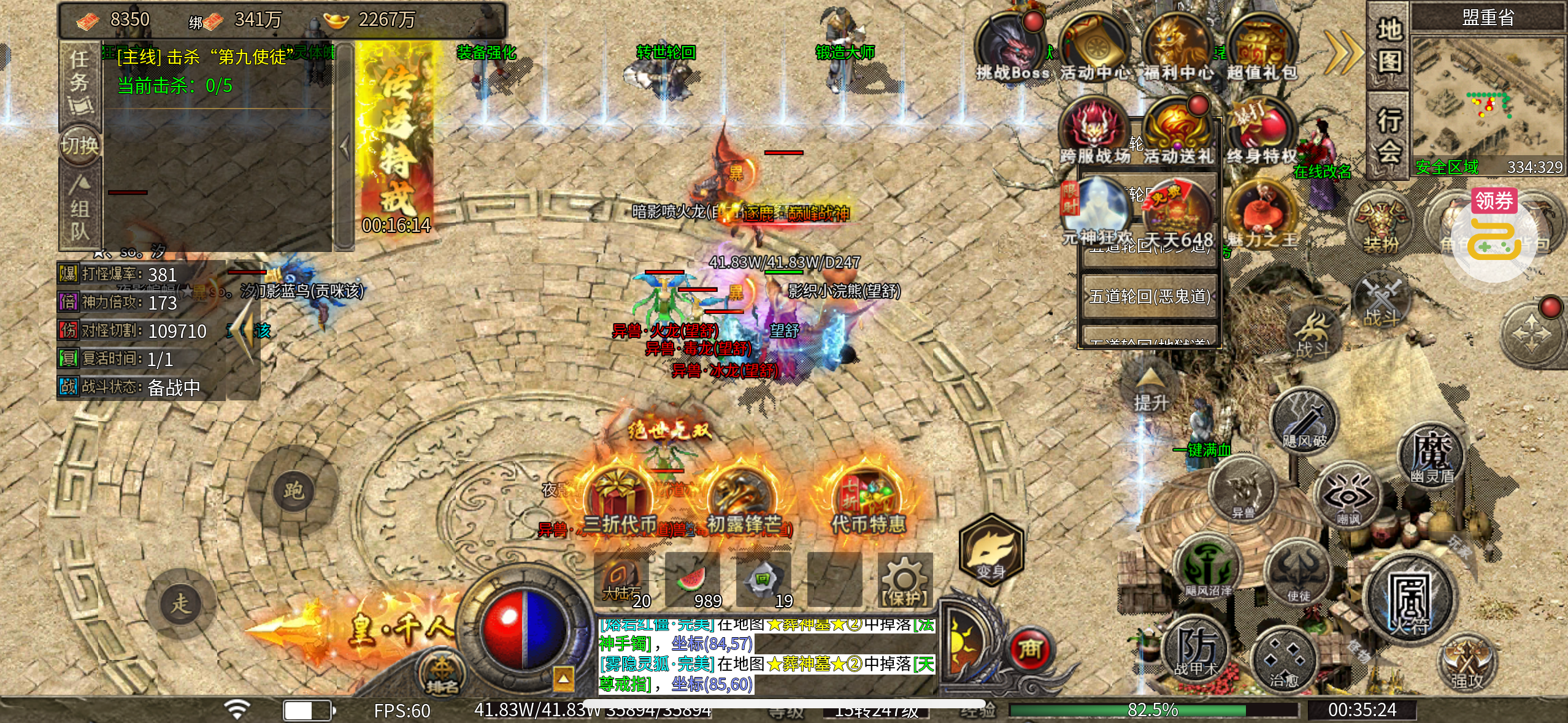The height and width of the screenshot is (723, 1568).
Task: Select the 五道轮回(恶鬼道) list entry
Action: pos(1149,296)
